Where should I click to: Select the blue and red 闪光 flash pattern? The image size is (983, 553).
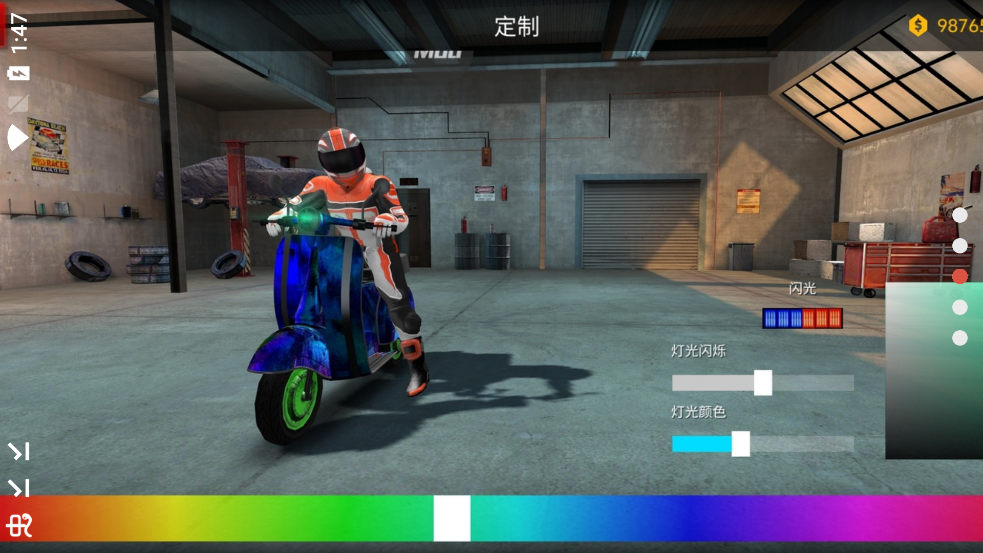pos(802,318)
